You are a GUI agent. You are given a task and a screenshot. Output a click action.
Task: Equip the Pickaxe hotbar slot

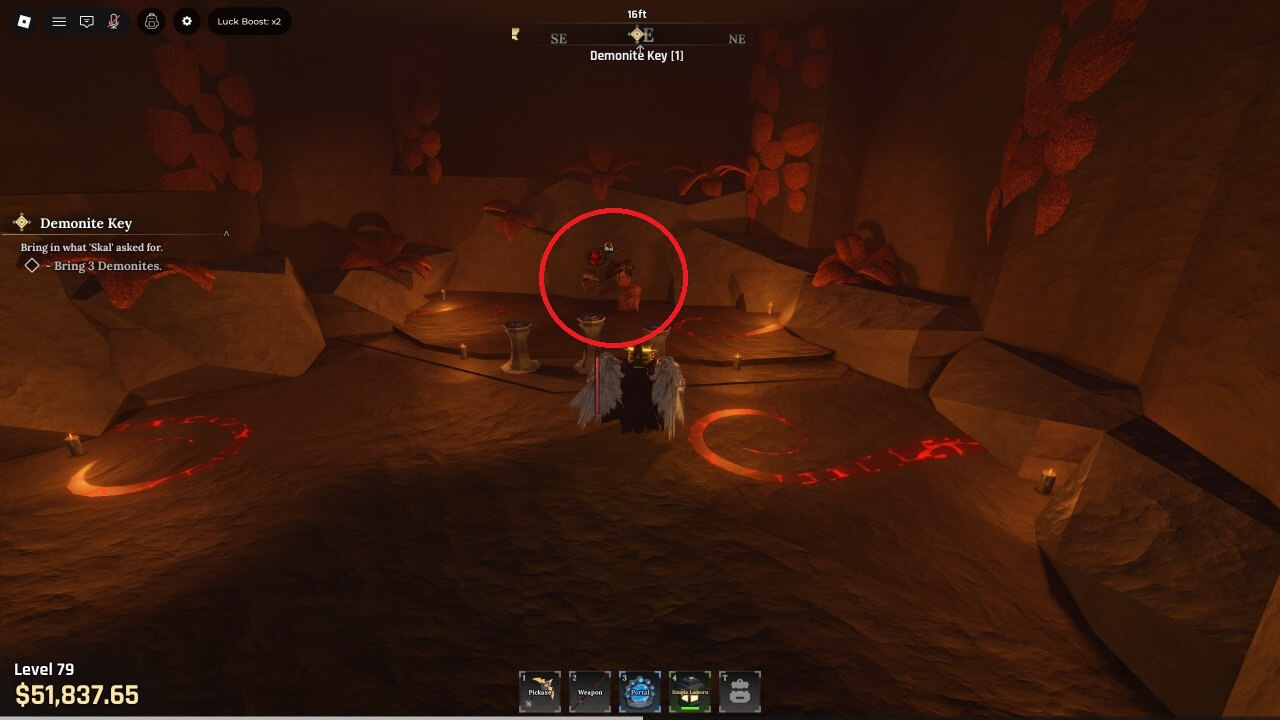pyautogui.click(x=540, y=691)
